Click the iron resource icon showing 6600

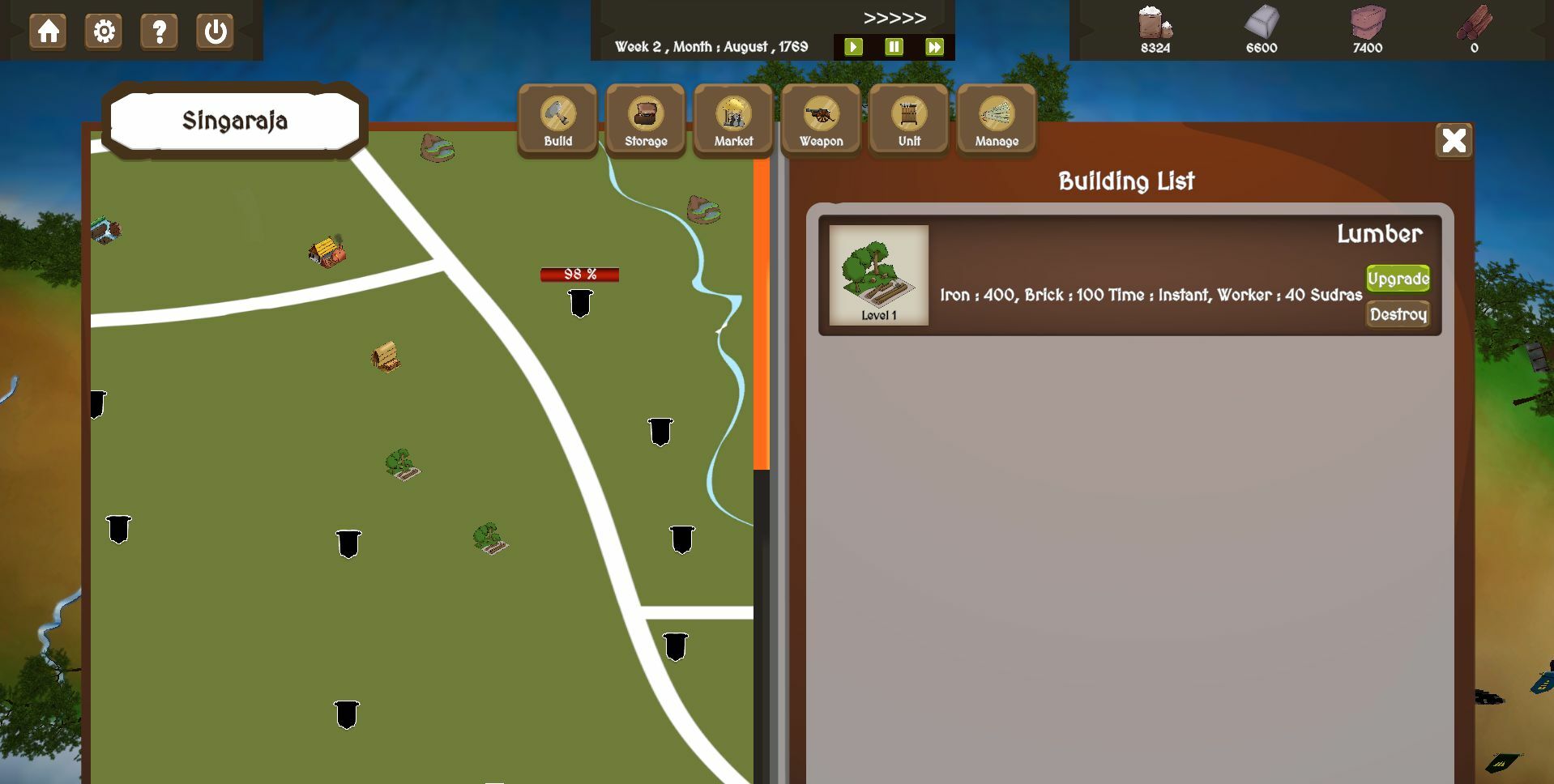click(x=1261, y=28)
